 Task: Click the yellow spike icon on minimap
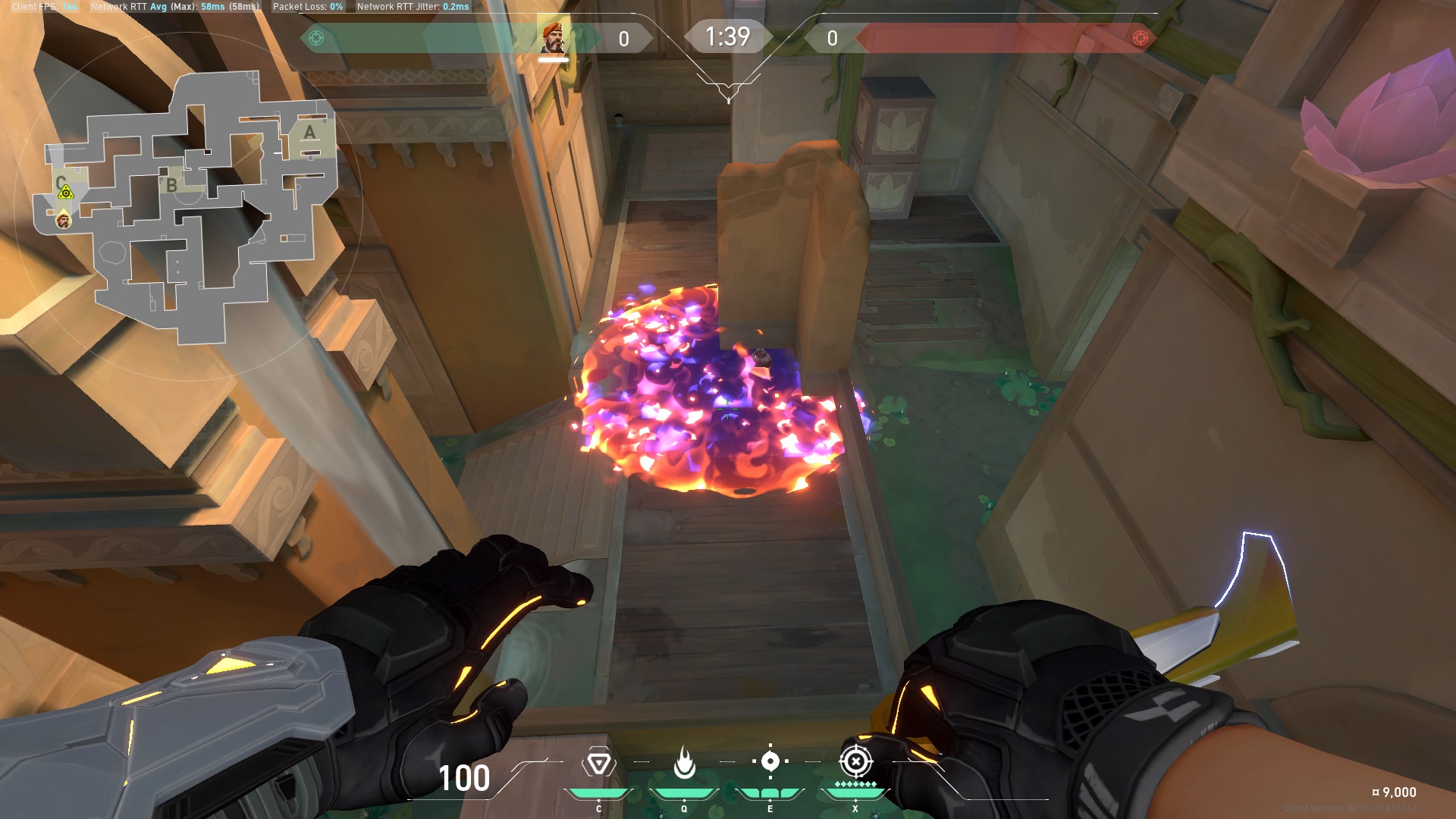coord(66,193)
